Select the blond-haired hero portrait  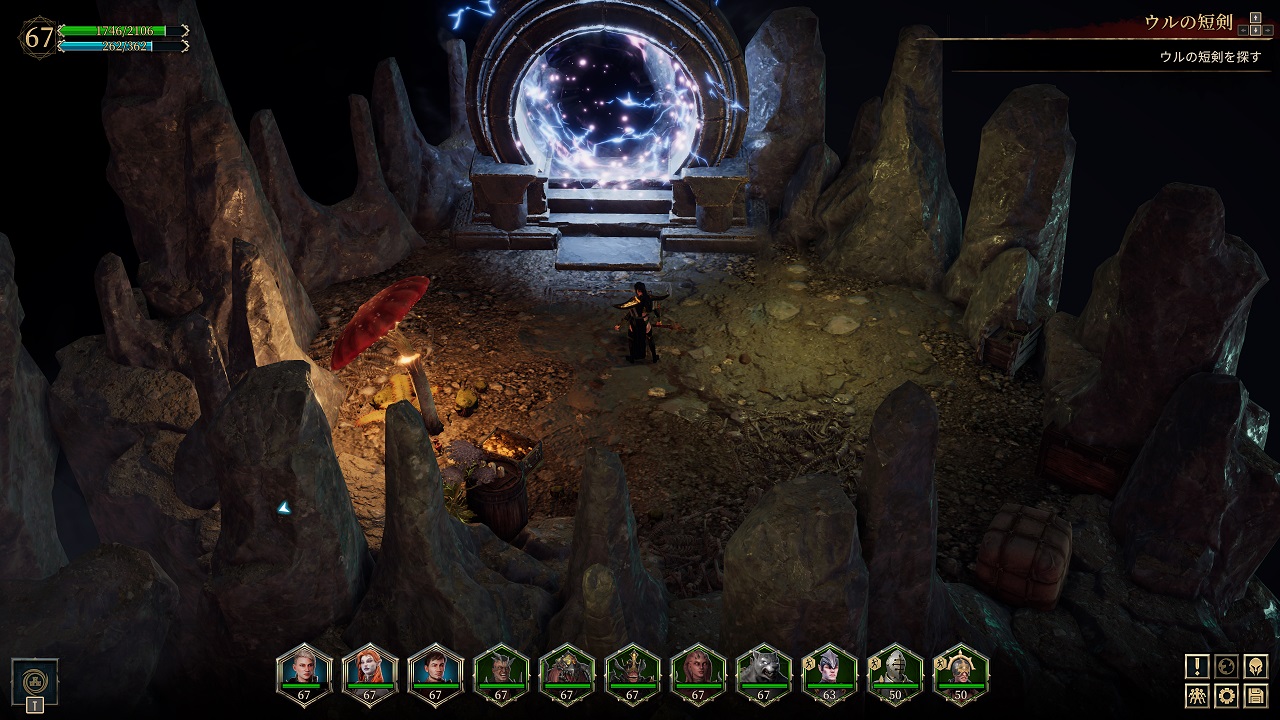[303, 668]
